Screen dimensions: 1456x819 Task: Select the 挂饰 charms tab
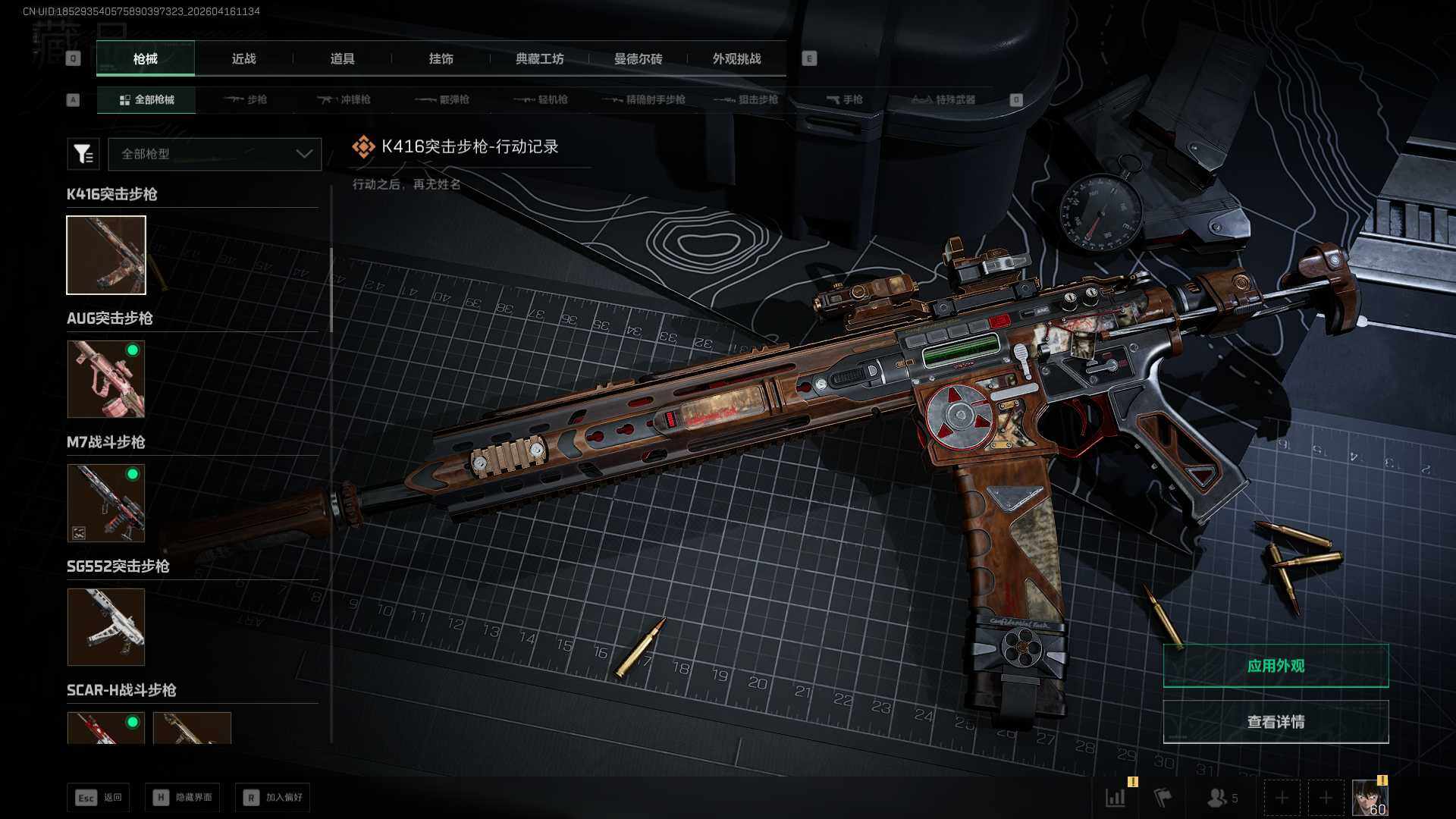coord(441,58)
